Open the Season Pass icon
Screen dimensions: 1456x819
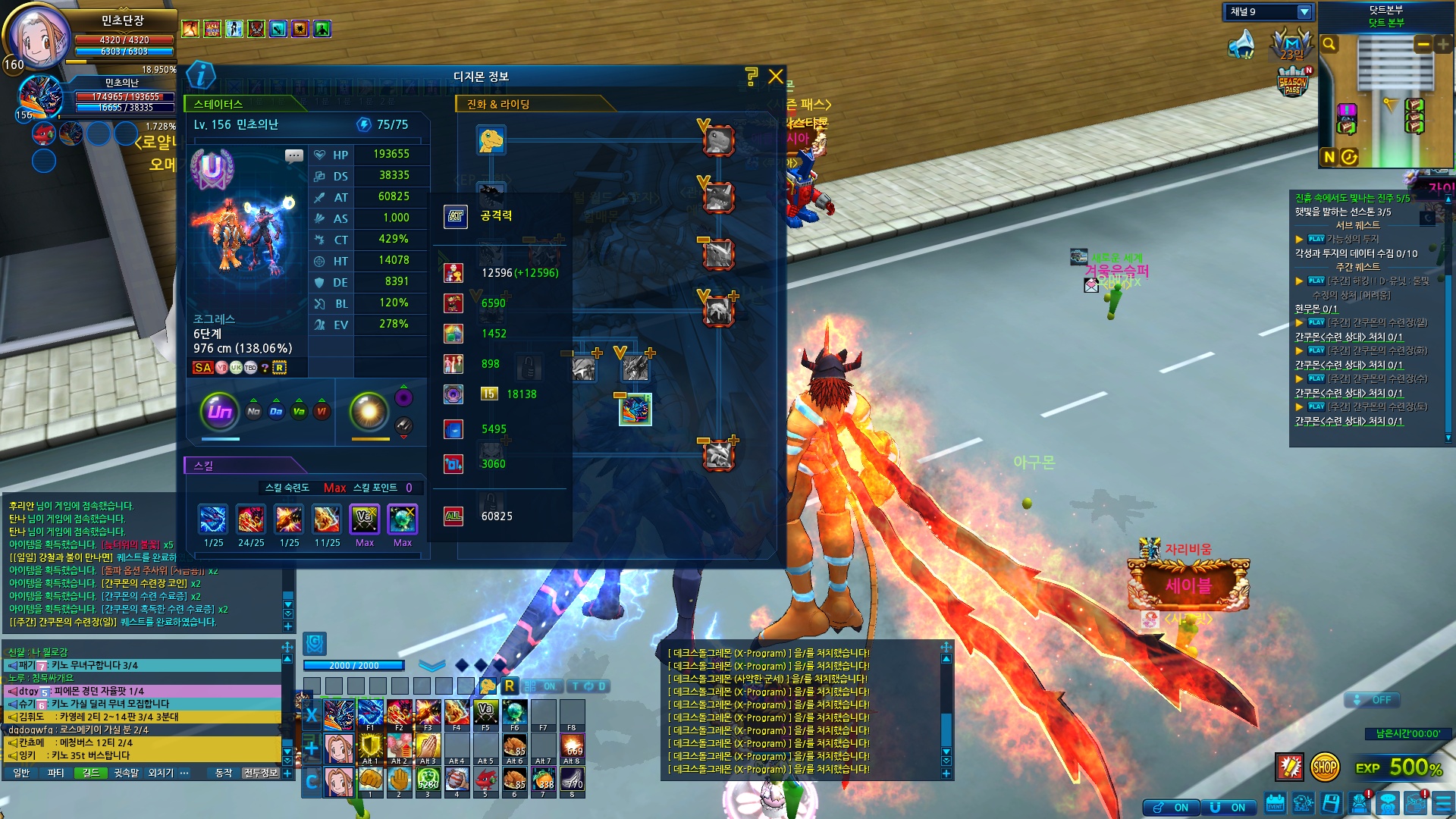click(1293, 82)
